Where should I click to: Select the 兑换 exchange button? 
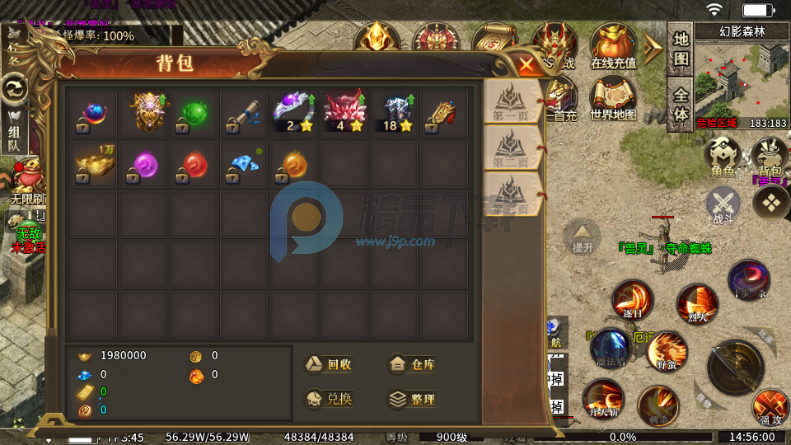coord(328,398)
